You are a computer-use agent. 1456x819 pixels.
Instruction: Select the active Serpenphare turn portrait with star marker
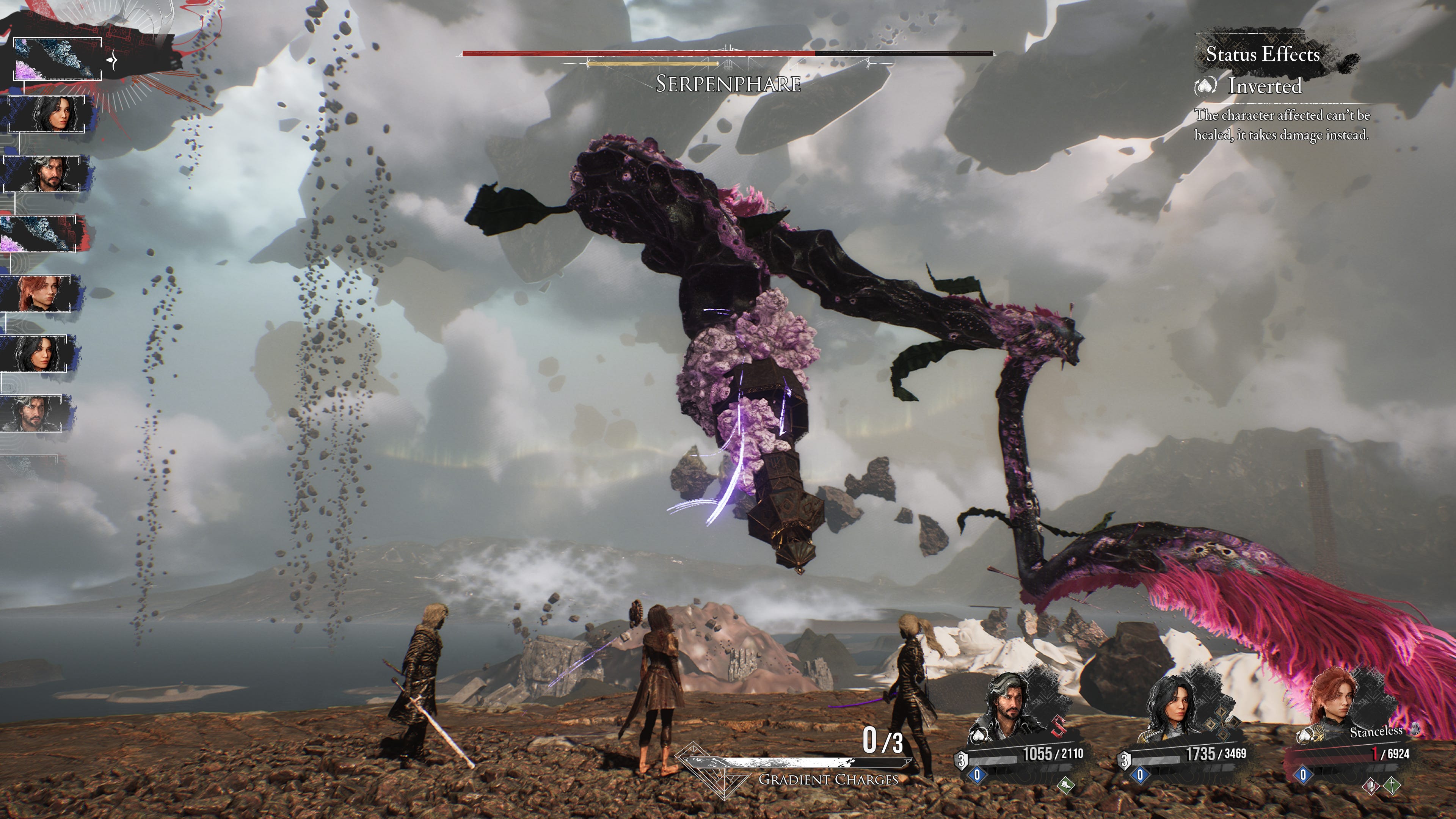coord(56,59)
